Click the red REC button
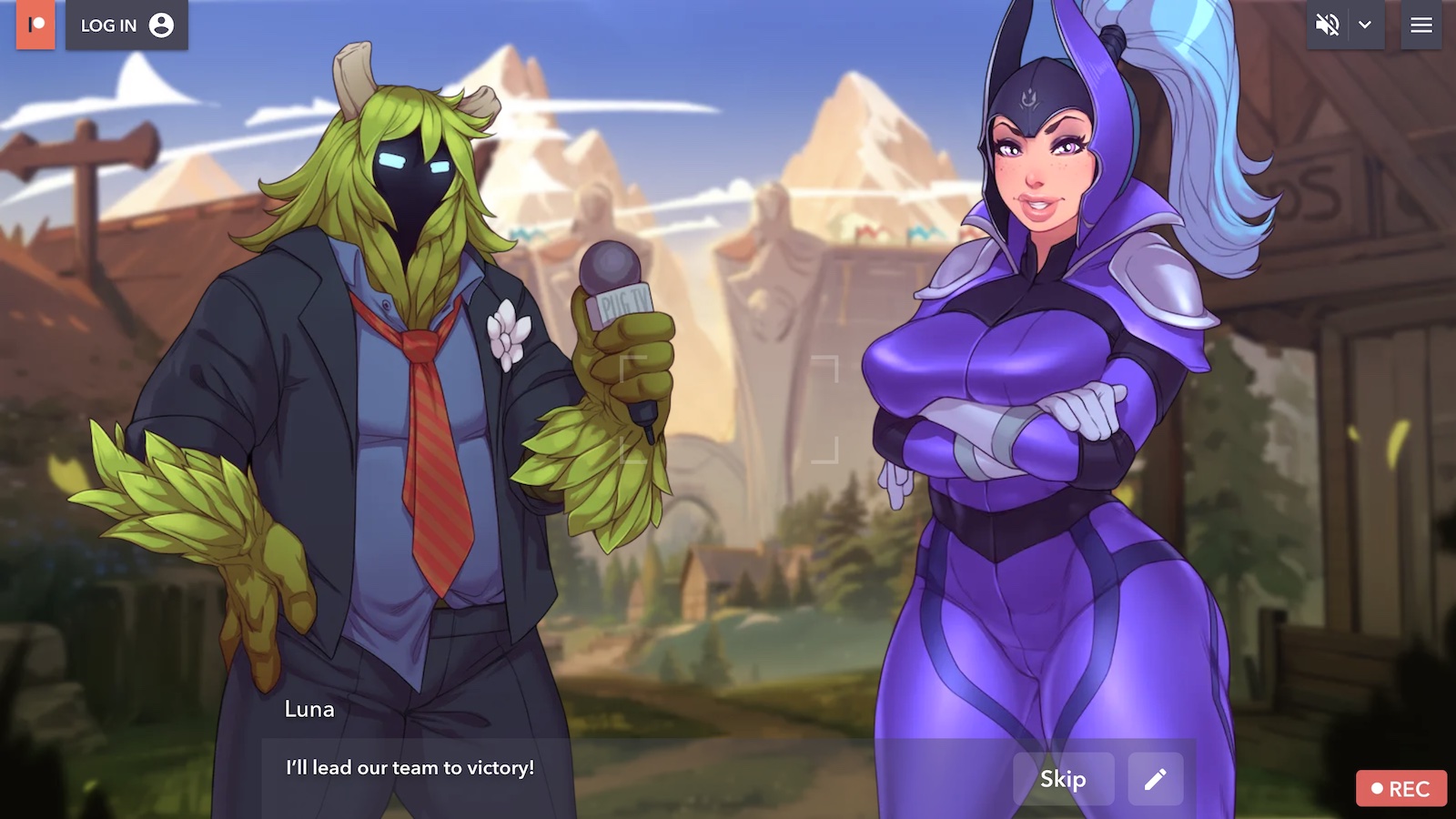Viewport: 1456px width, 819px height. coord(1400,789)
